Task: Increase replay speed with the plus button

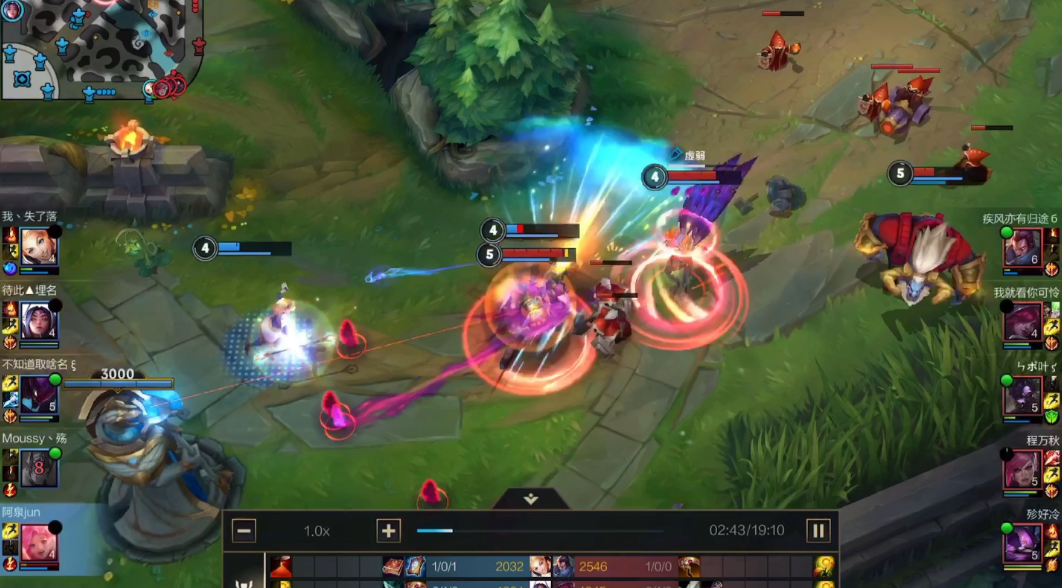Action: coord(388,531)
